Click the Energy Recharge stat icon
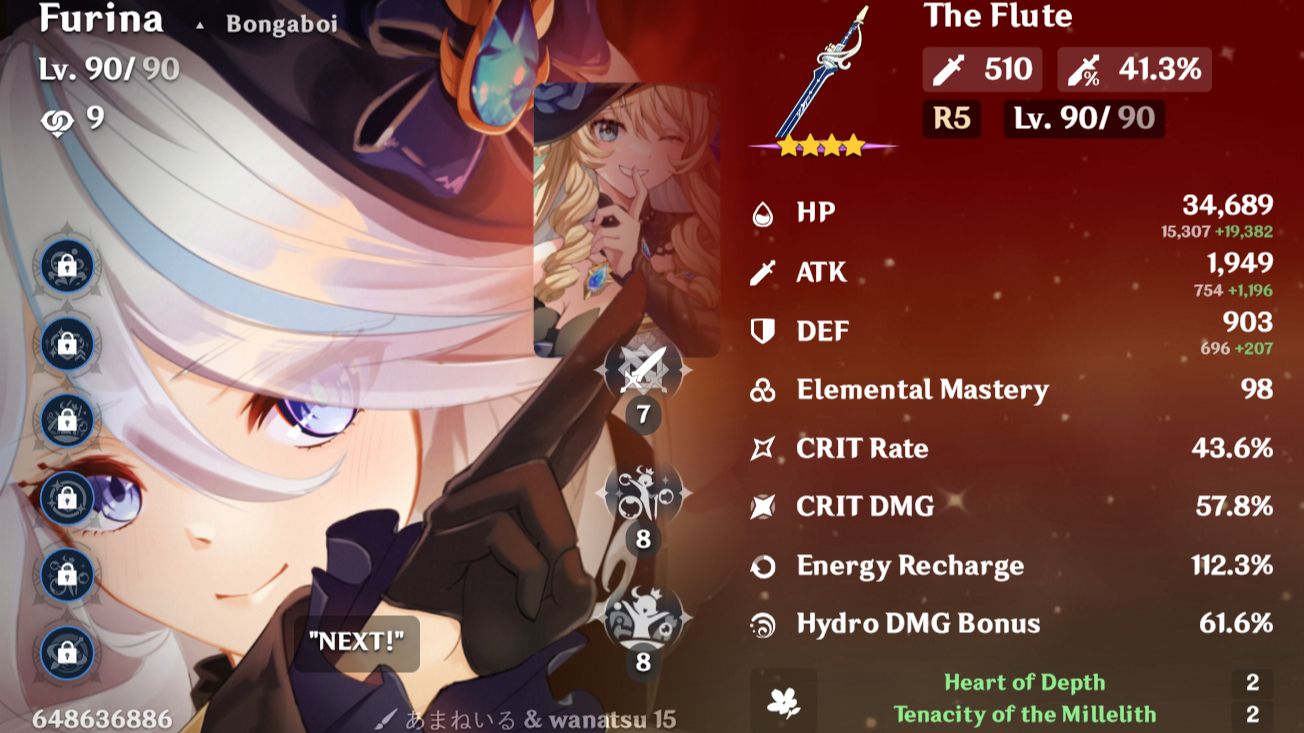 coord(763,566)
